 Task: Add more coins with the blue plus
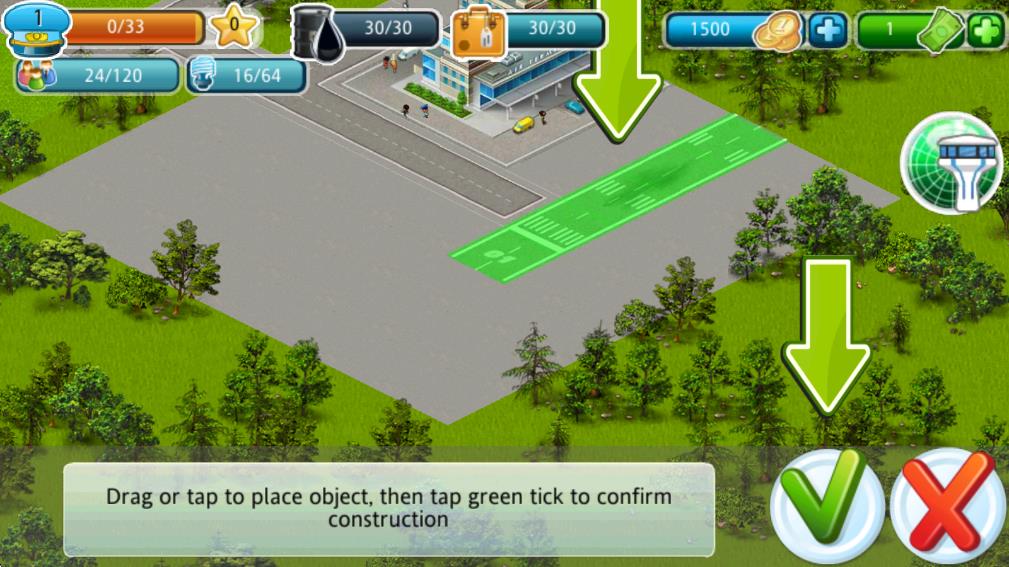[827, 31]
